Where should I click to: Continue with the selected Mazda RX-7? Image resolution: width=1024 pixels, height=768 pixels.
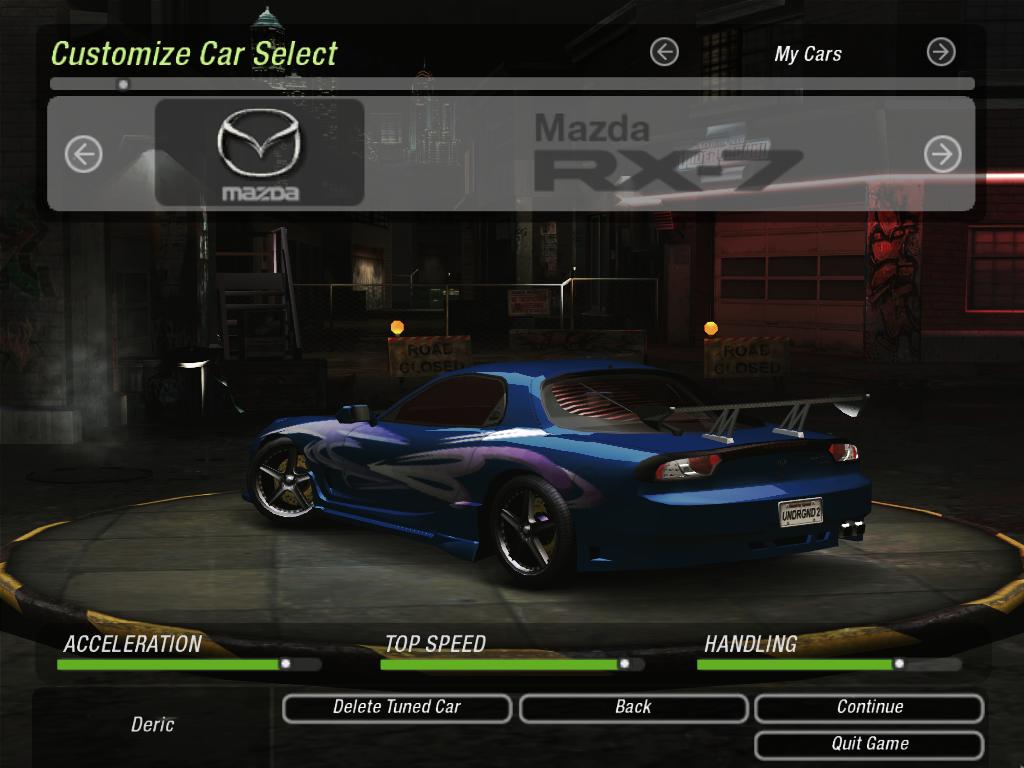869,708
